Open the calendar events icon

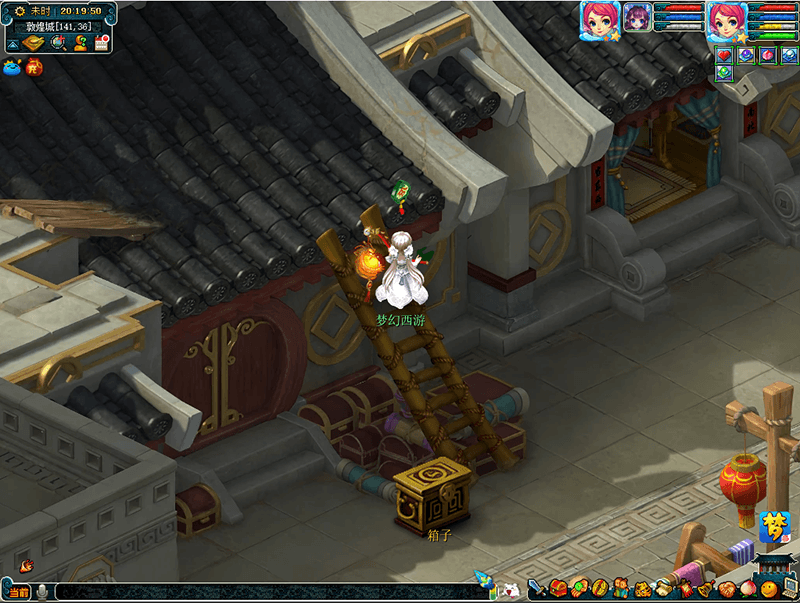click(102, 43)
